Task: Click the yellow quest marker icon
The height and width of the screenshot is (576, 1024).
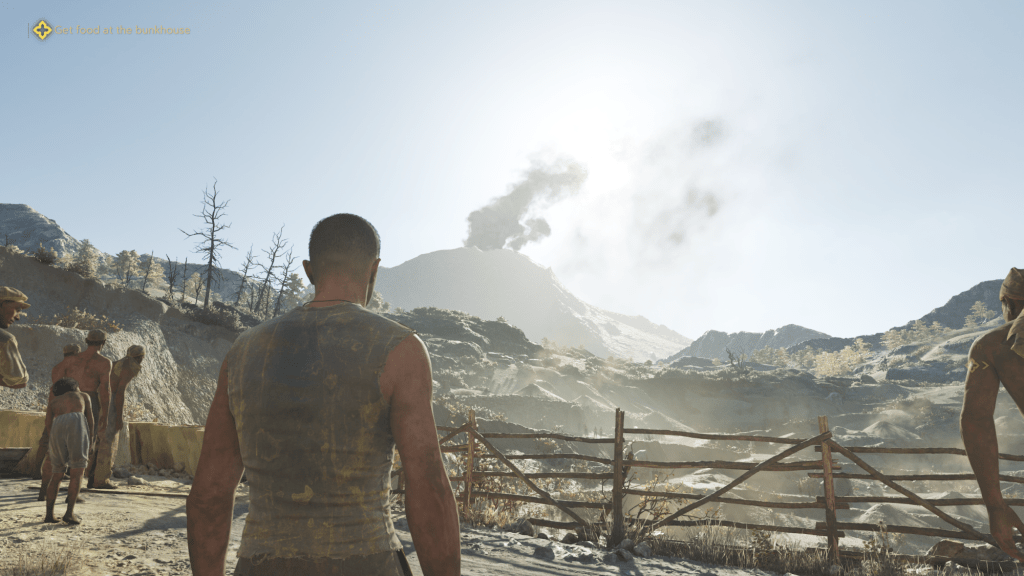Action: pos(41,30)
